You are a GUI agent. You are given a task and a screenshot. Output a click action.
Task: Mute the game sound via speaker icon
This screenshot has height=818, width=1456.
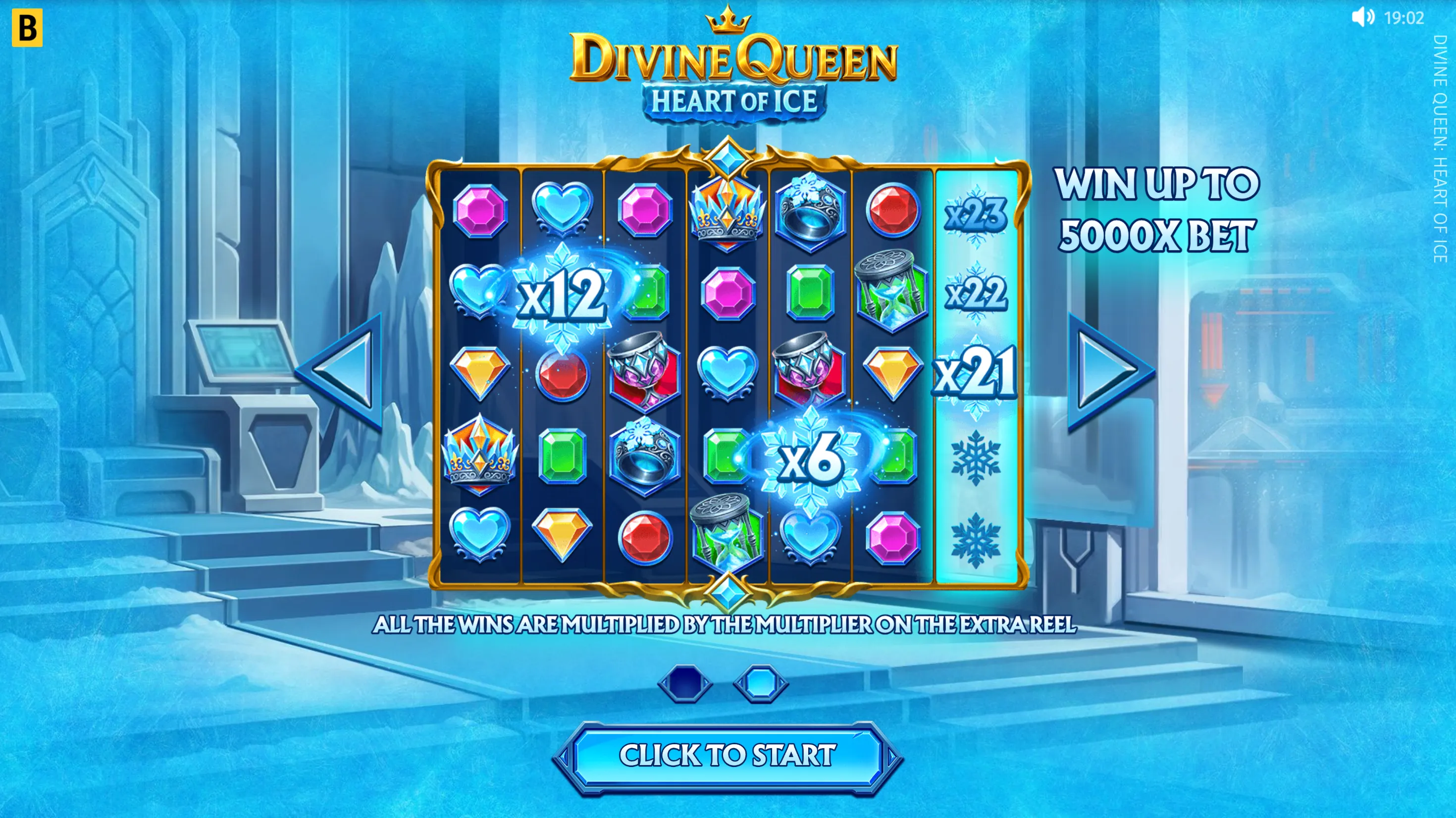pyautogui.click(x=1362, y=17)
